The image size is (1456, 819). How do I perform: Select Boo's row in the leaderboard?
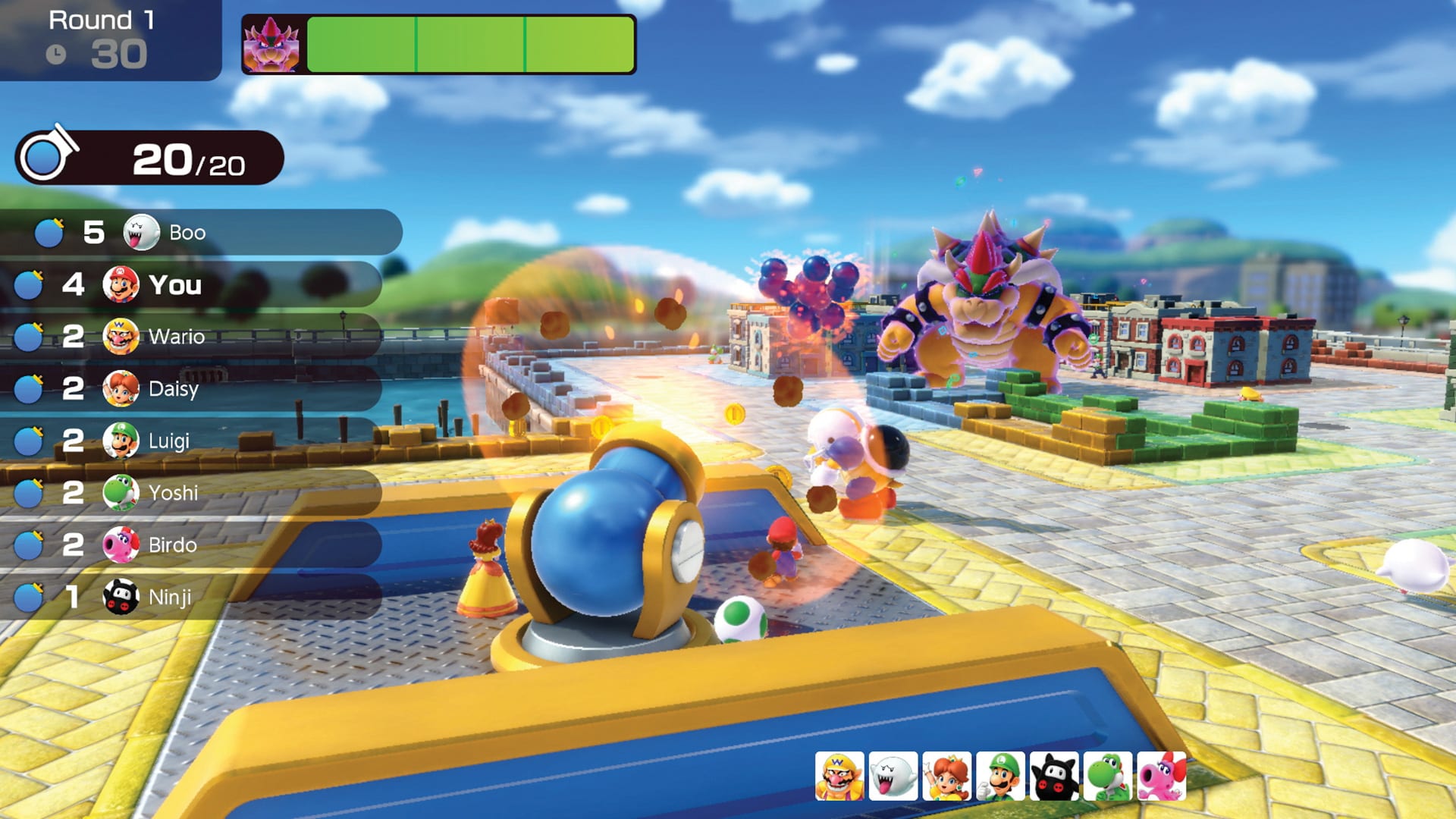click(x=201, y=232)
